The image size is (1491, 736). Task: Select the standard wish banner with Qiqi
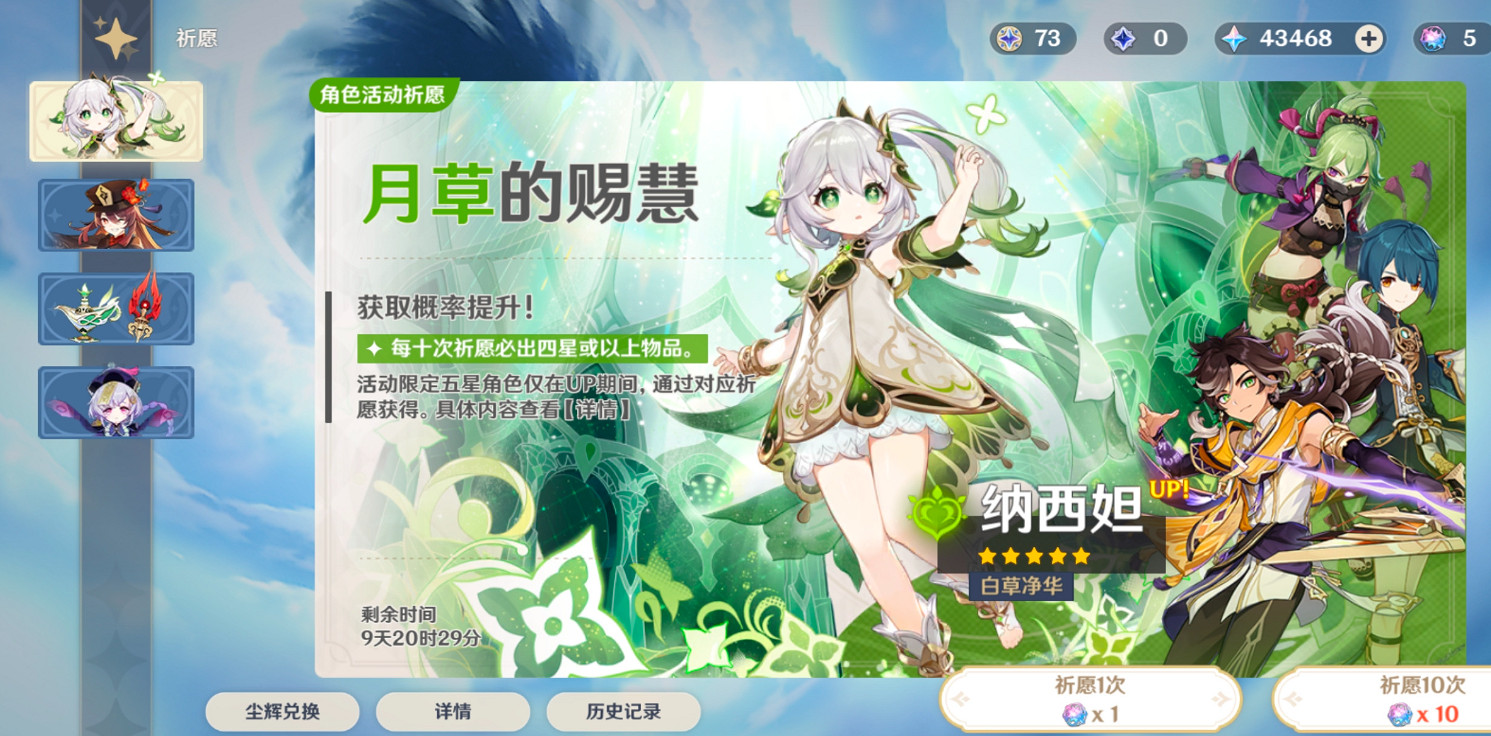115,402
